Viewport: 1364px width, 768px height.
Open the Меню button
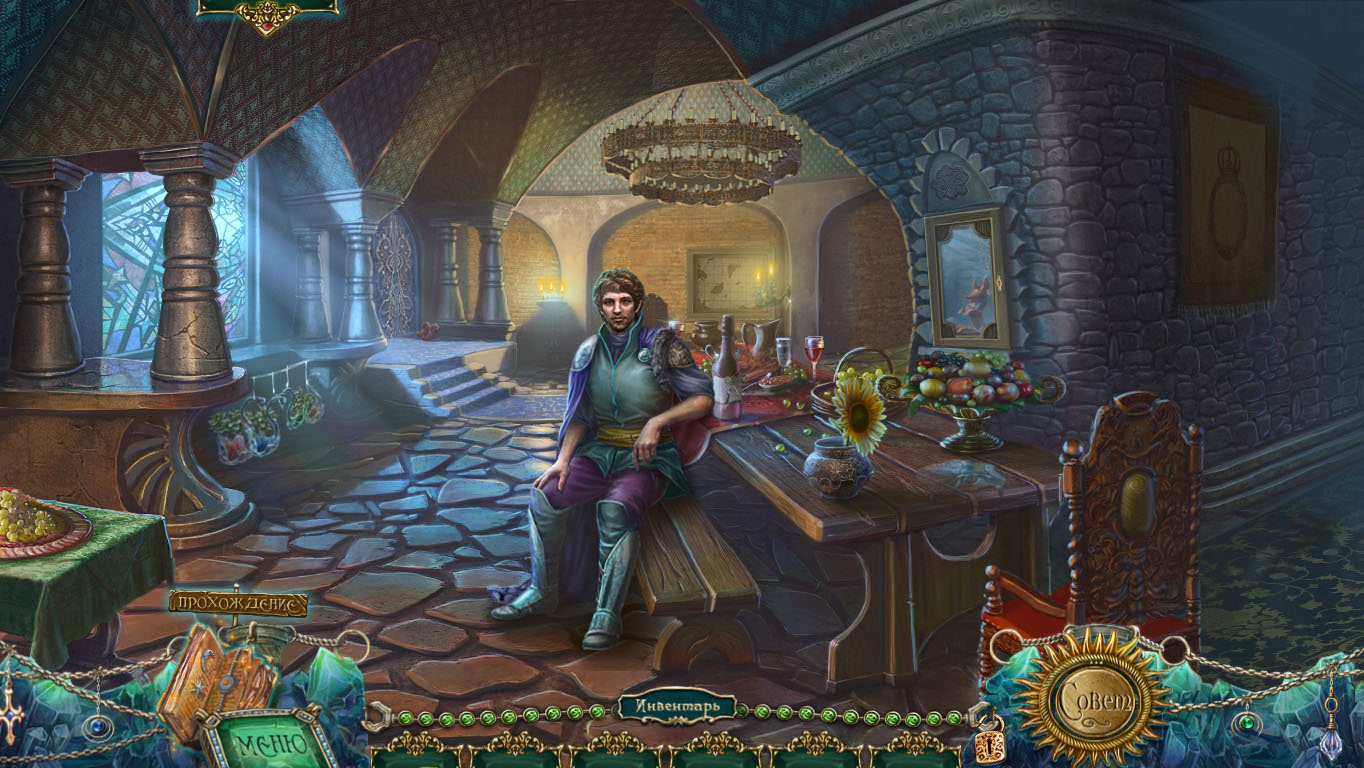(x=270, y=742)
